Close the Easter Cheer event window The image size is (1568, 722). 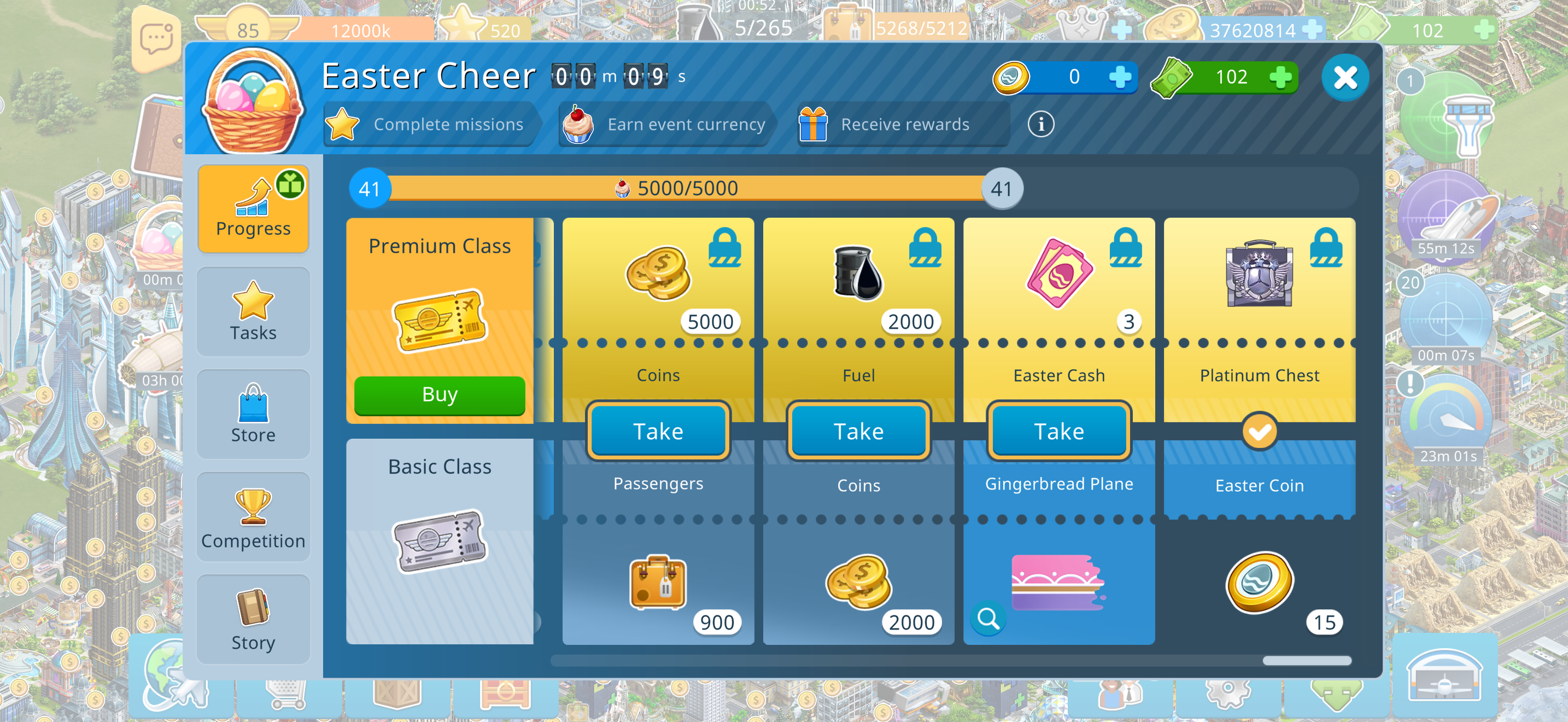click(1344, 77)
